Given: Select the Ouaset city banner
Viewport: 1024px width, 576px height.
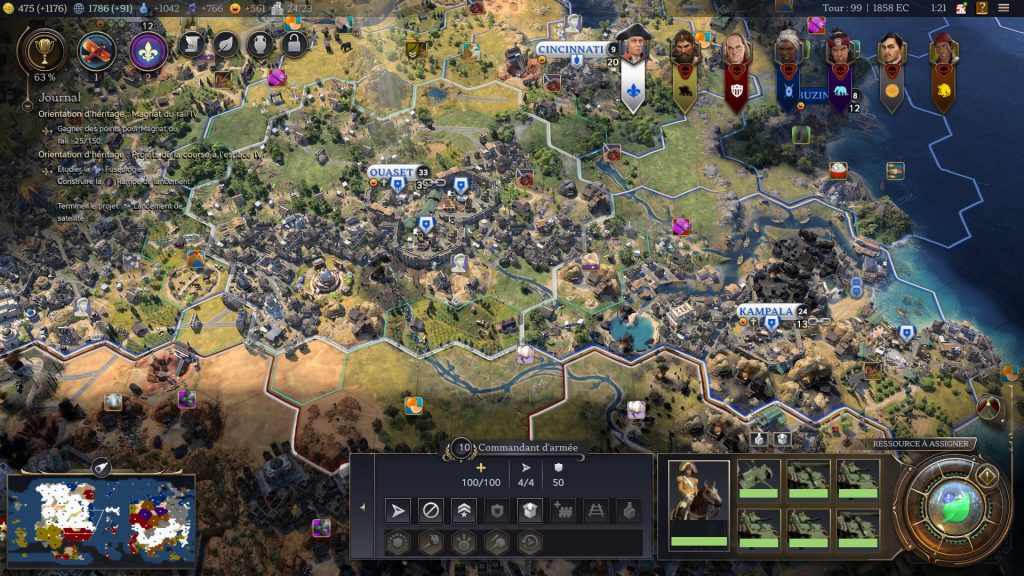Looking at the screenshot, I should click(x=391, y=172).
